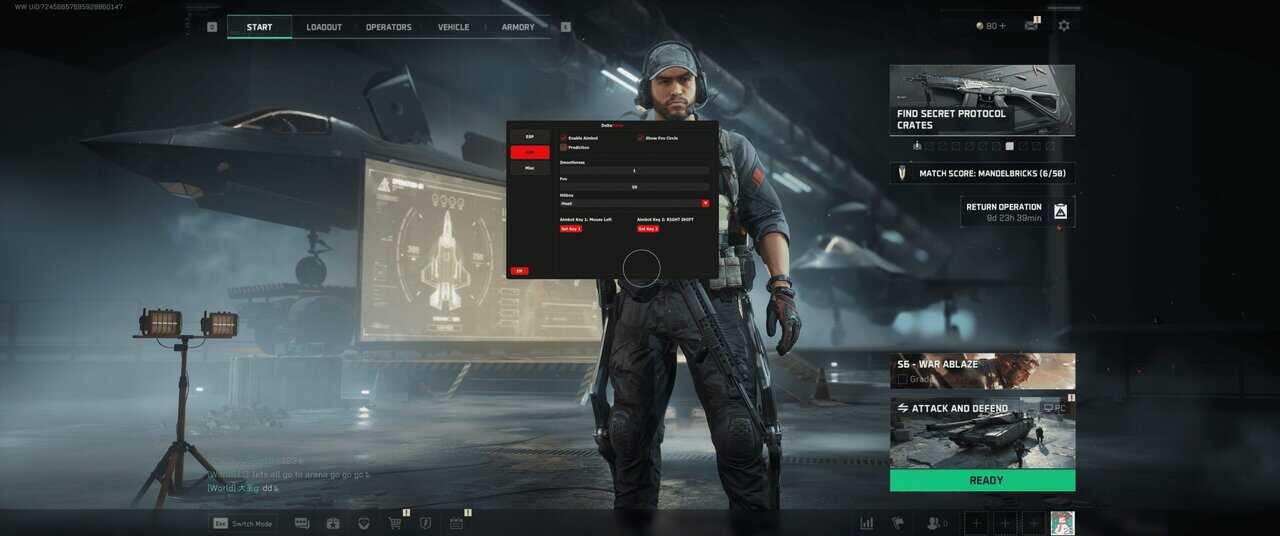The height and width of the screenshot is (536, 1280).
Task: Select the Return Operation panel
Action: [1017, 212]
